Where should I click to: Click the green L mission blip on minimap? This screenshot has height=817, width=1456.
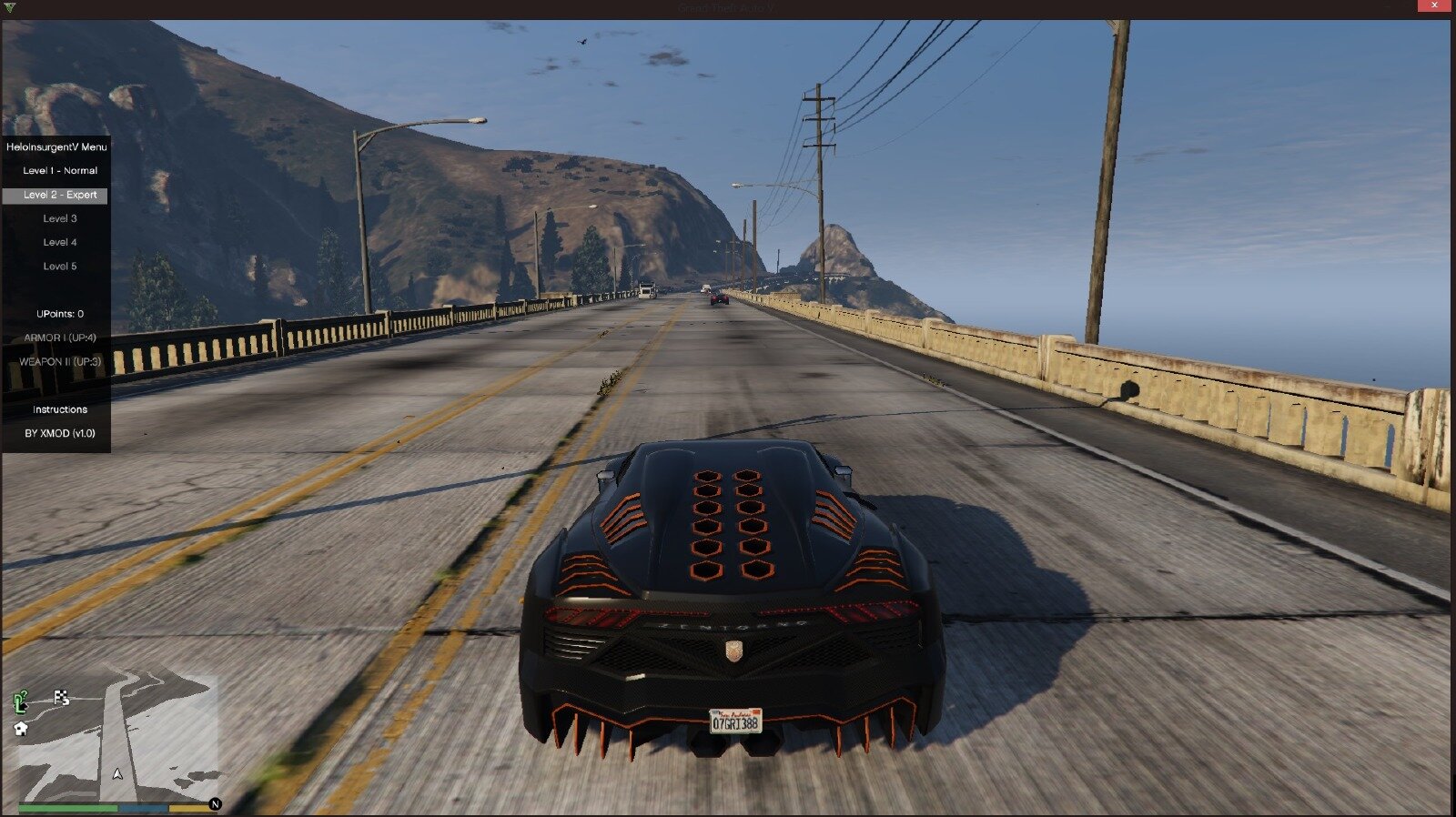pos(21,701)
